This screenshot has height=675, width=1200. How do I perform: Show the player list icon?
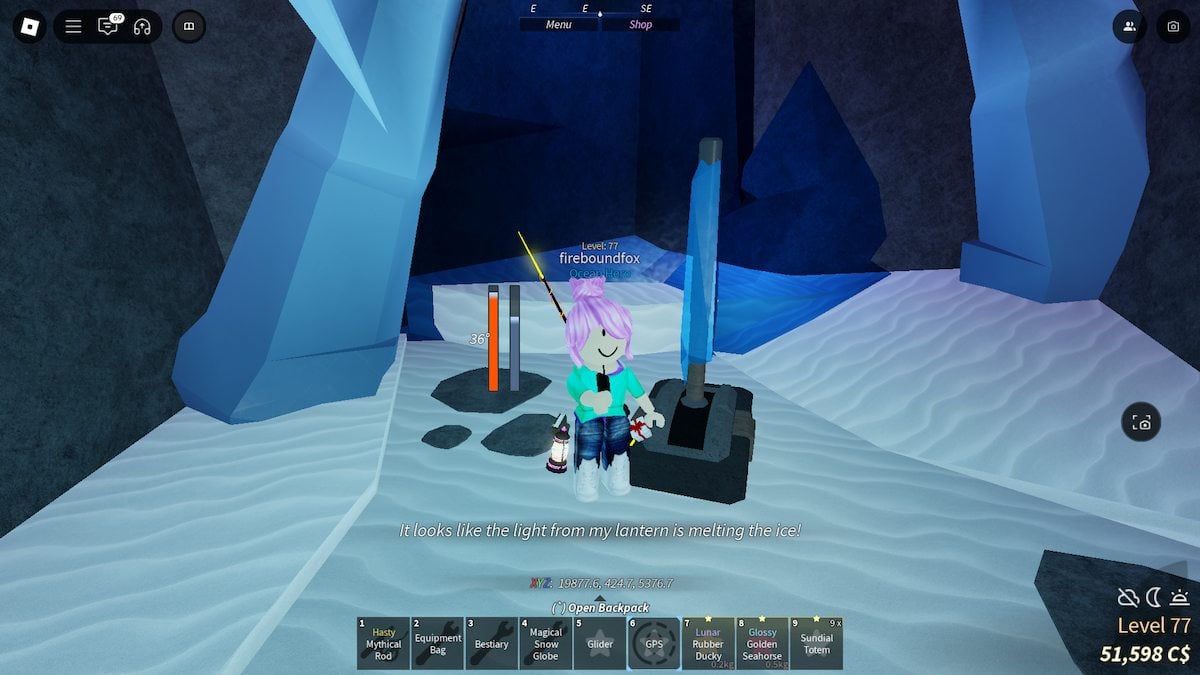pyautogui.click(x=1129, y=27)
